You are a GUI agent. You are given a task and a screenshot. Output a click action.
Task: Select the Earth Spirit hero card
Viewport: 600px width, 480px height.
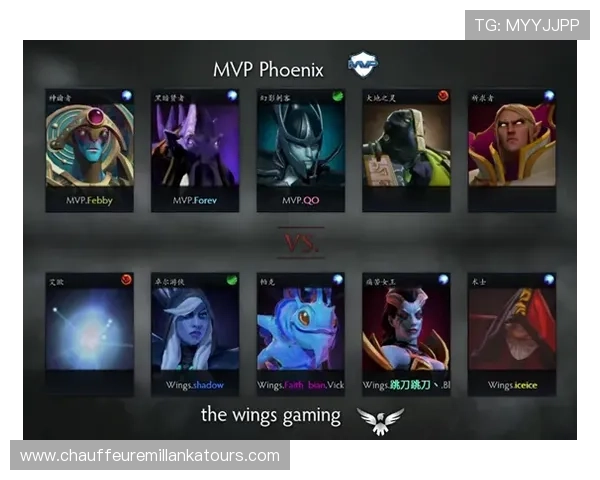click(x=405, y=150)
